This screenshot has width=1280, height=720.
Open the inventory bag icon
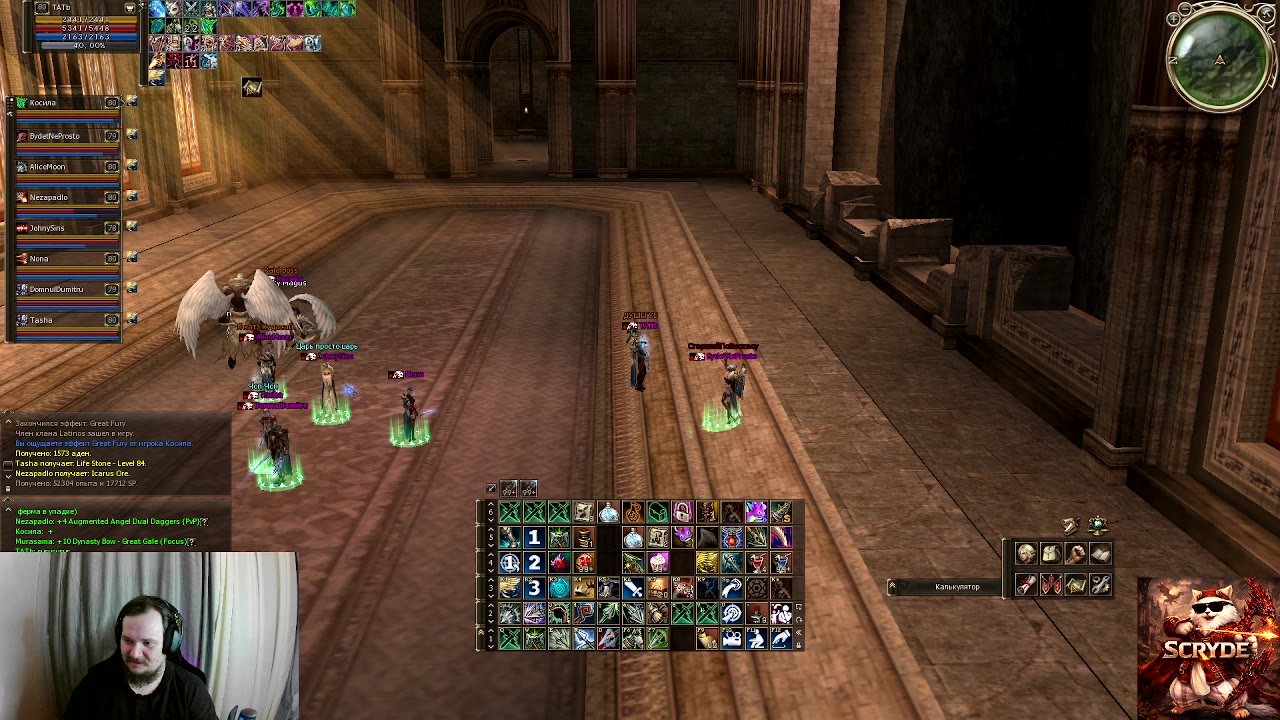click(1050, 554)
